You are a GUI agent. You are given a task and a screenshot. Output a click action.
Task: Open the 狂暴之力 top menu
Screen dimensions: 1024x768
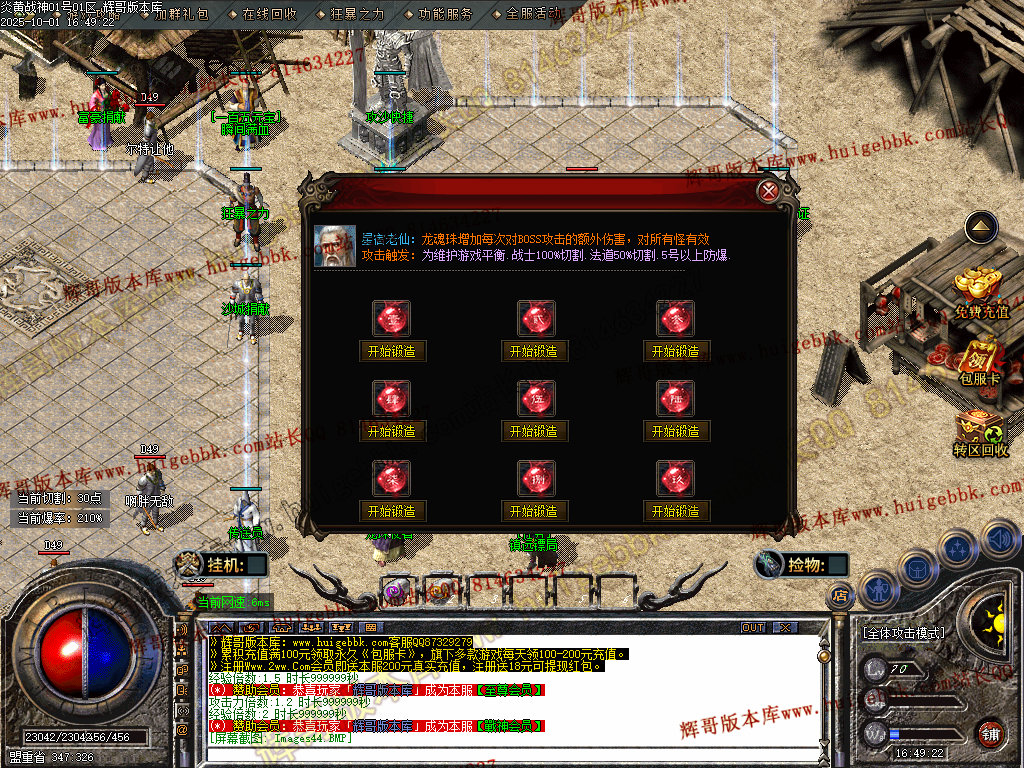tap(357, 14)
